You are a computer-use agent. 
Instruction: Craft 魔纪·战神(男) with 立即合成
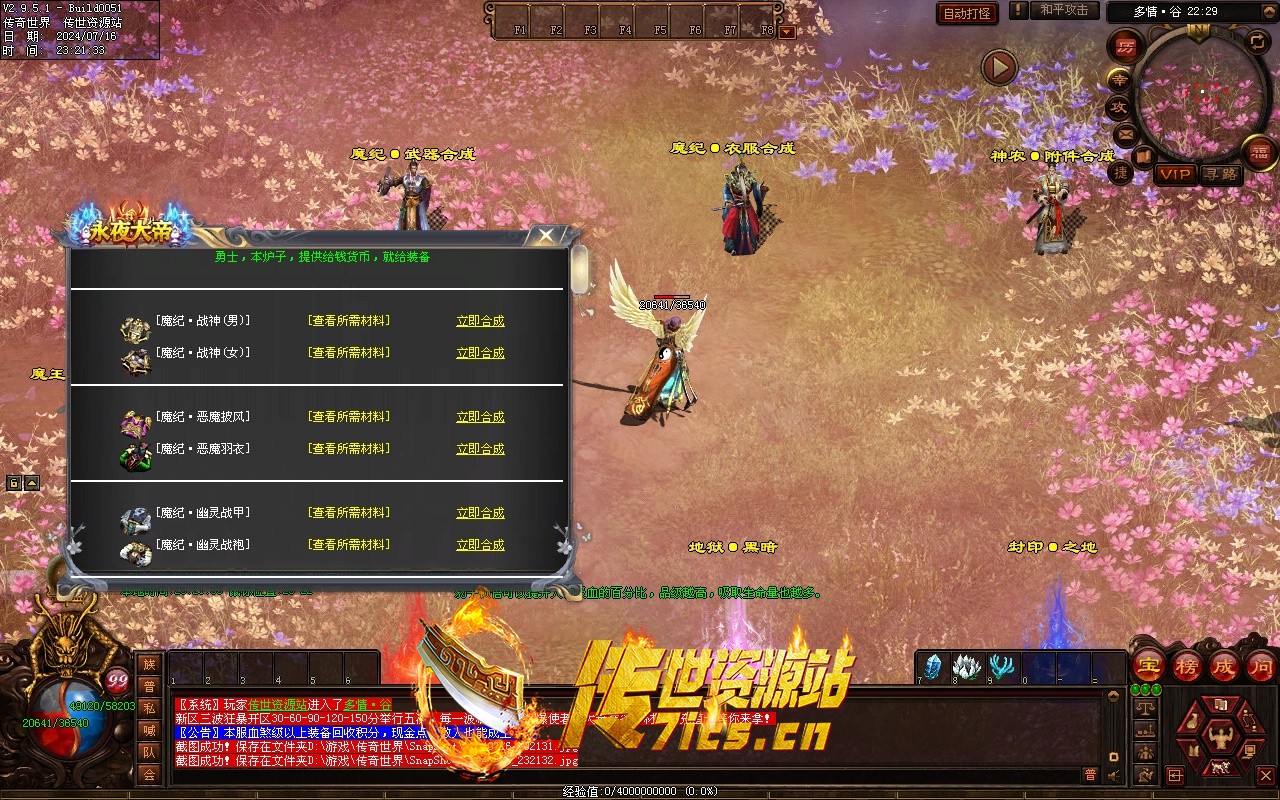pos(480,321)
